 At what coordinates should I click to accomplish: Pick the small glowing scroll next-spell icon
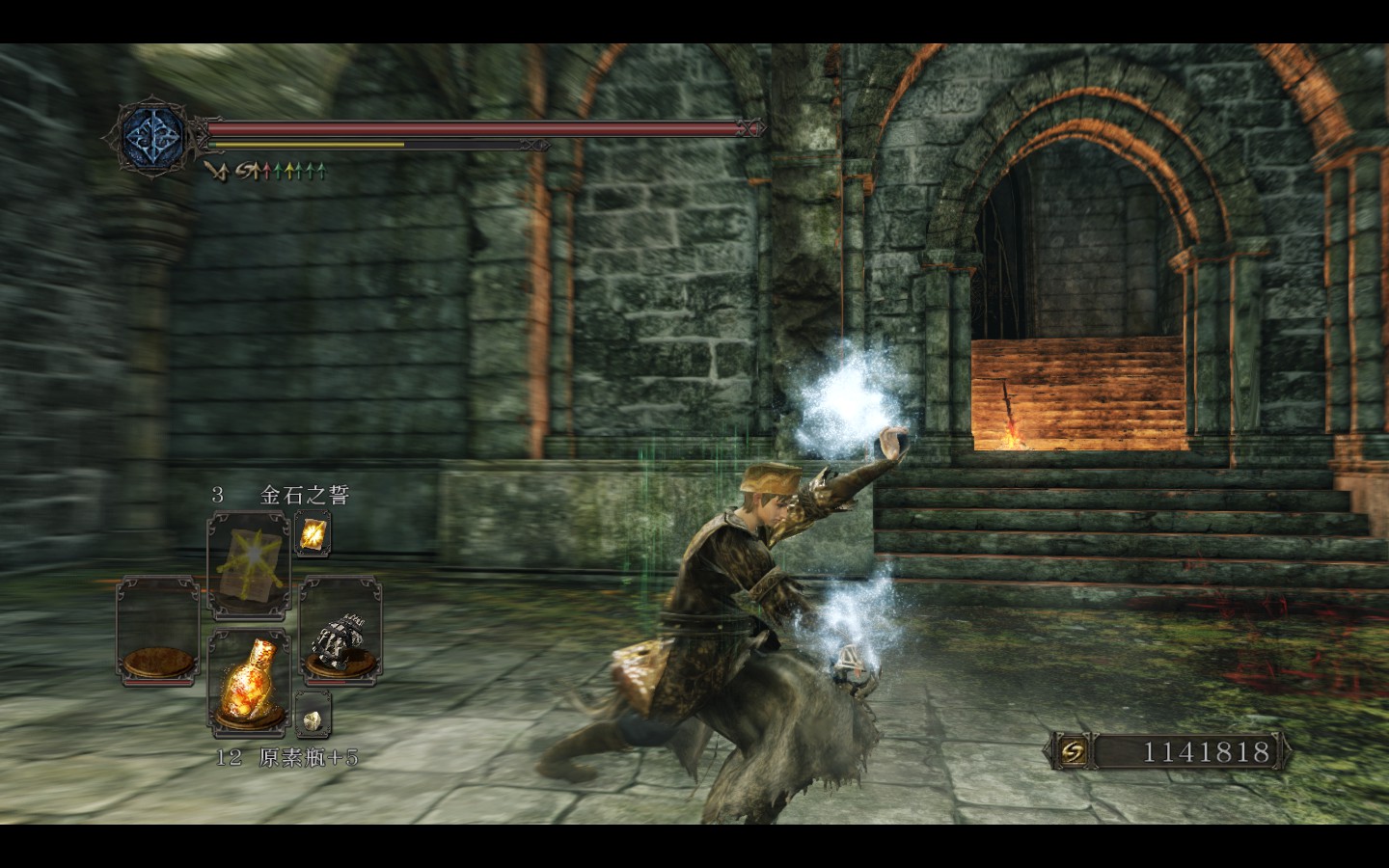[x=313, y=534]
